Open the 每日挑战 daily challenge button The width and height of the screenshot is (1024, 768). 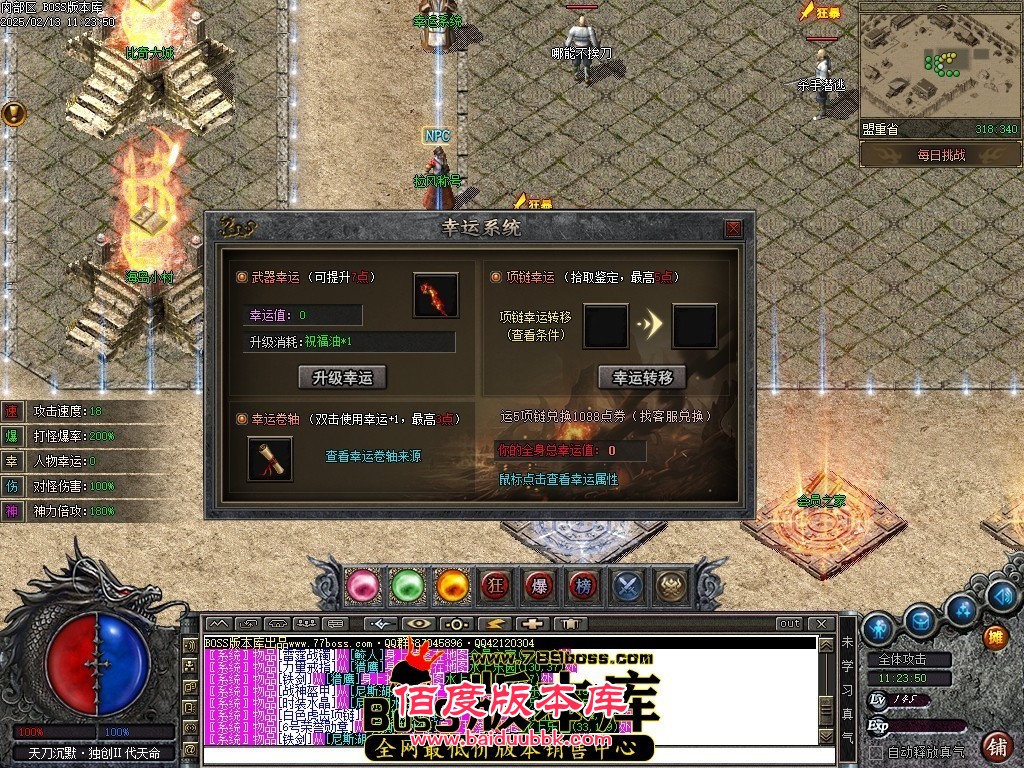940,155
